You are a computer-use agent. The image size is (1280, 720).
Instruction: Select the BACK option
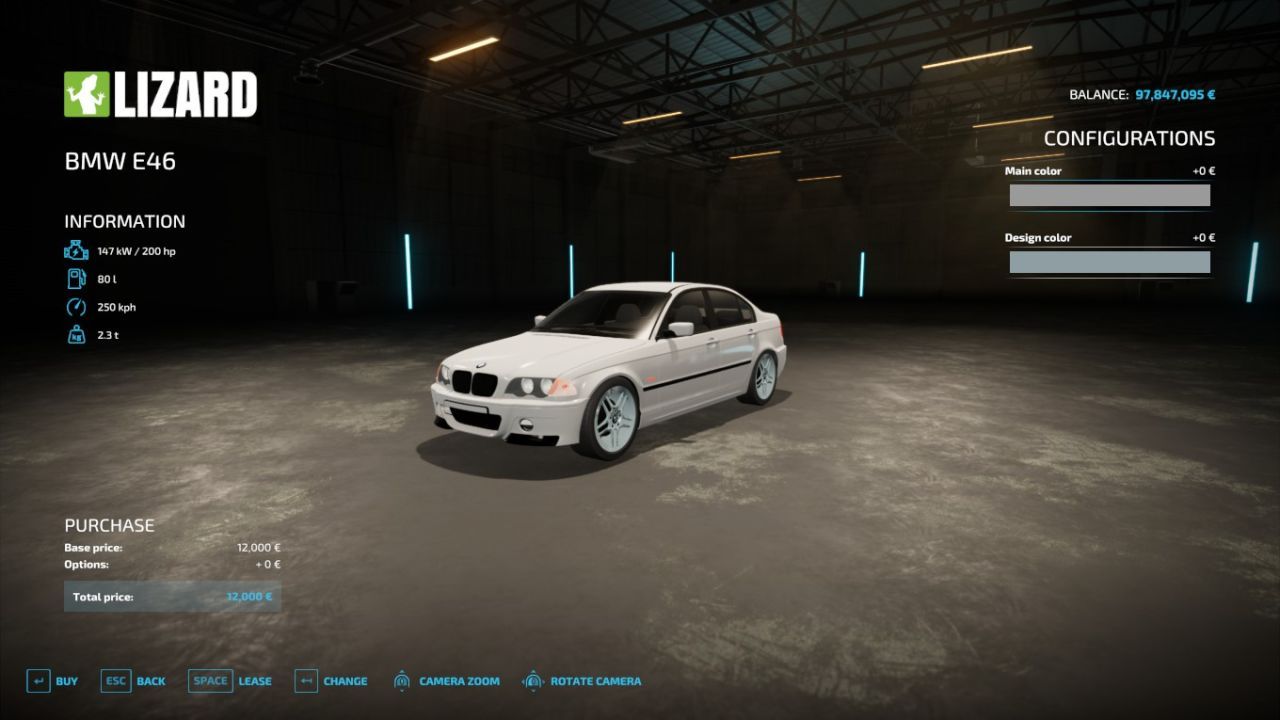(x=150, y=680)
